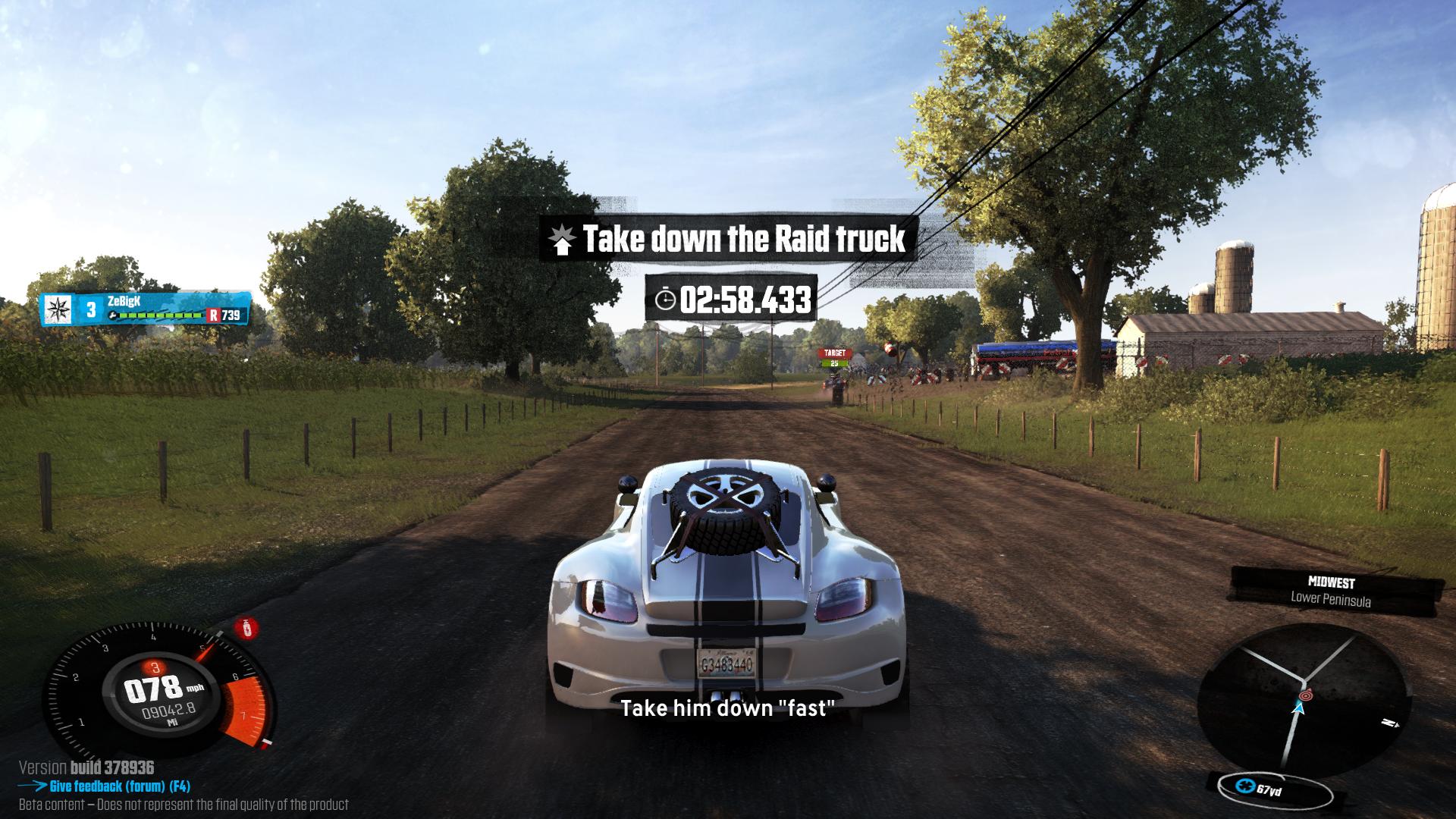Select the red TARGET marker
The height and width of the screenshot is (819, 1456).
pyautogui.click(x=834, y=353)
